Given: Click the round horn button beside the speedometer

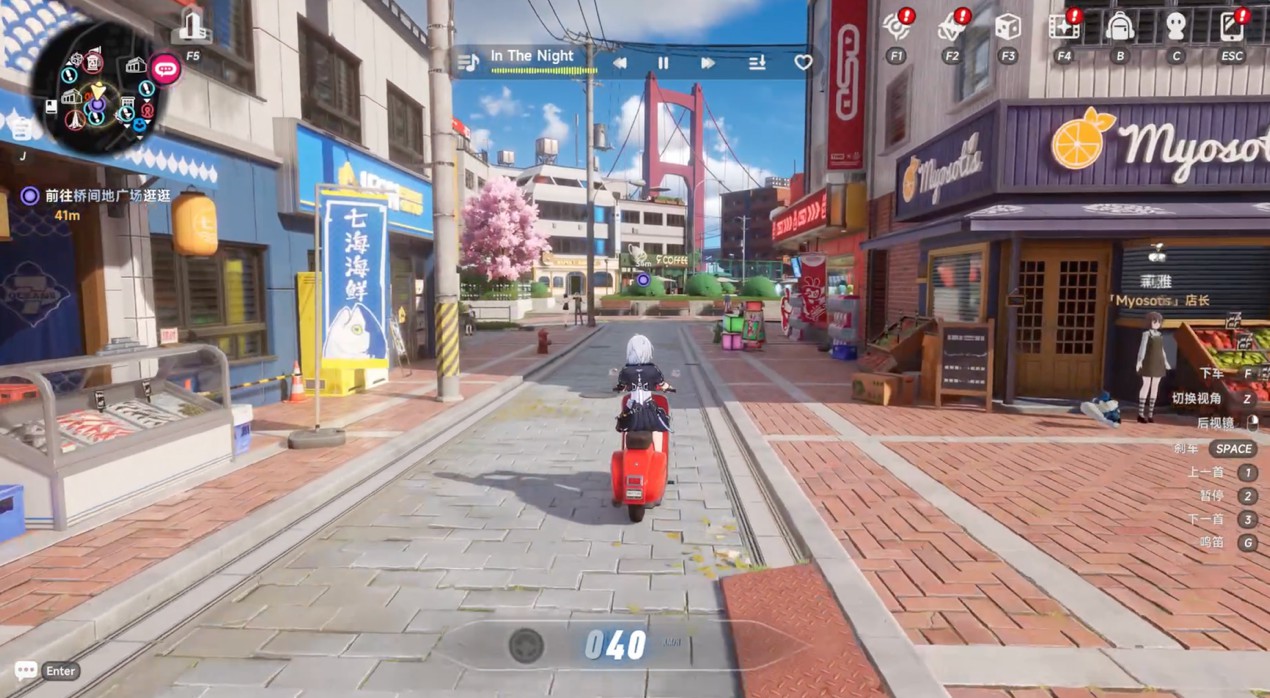Looking at the screenshot, I should [x=526, y=646].
